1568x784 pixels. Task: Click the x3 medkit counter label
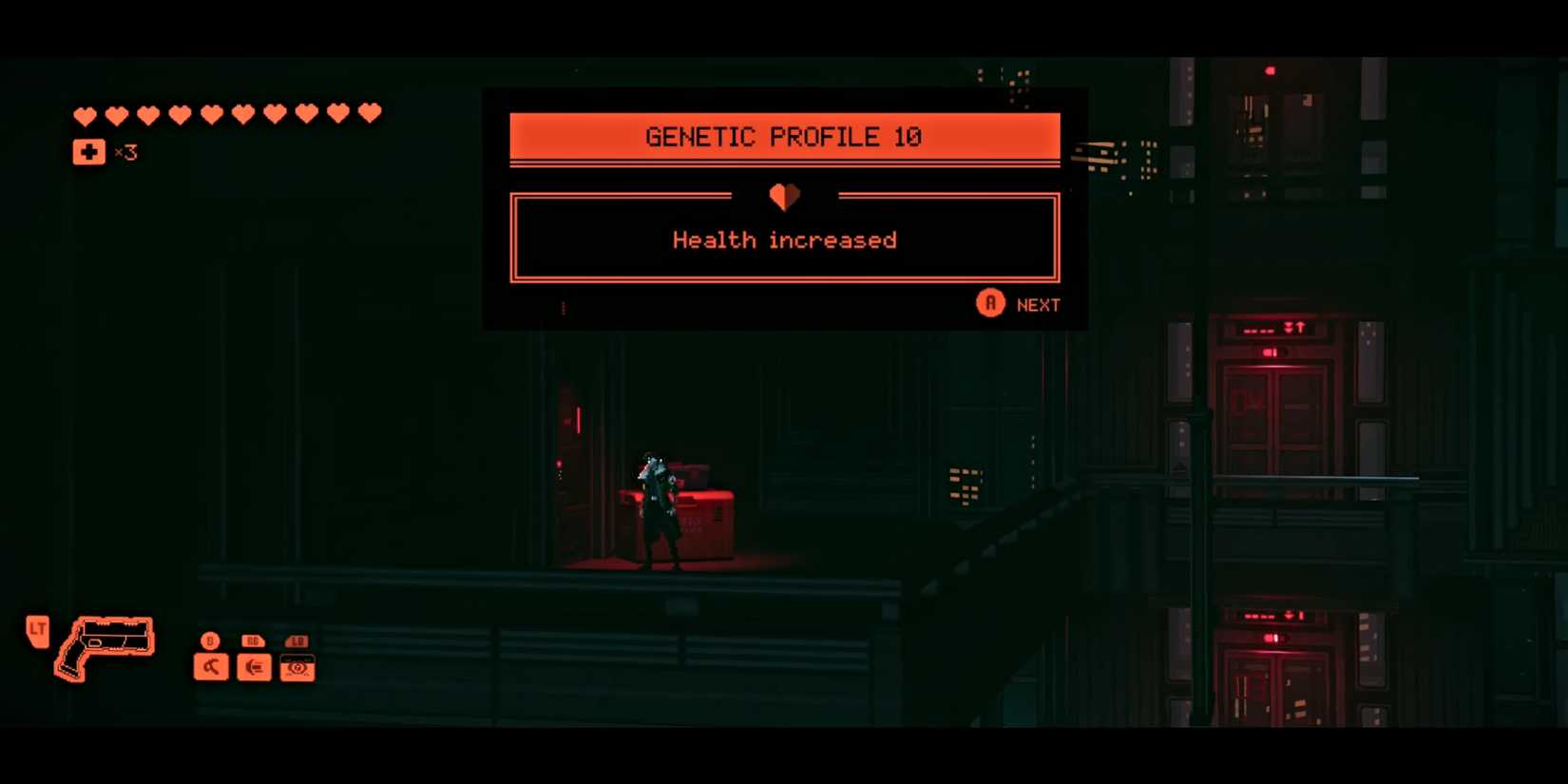pos(124,153)
